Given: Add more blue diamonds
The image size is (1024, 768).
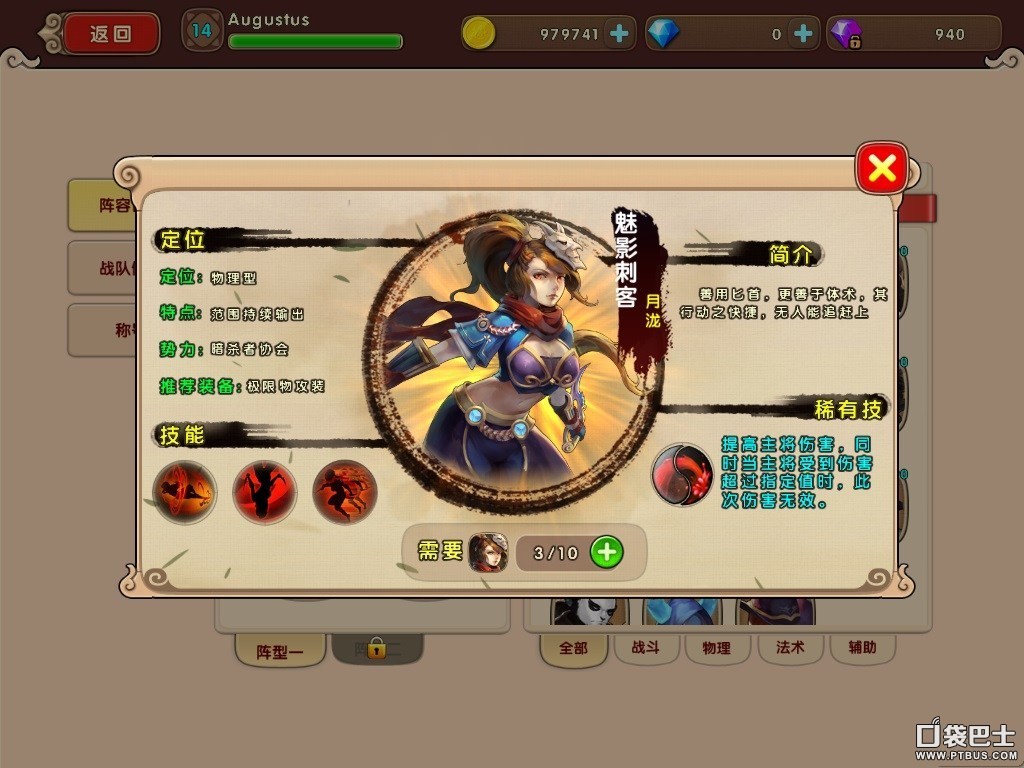Looking at the screenshot, I should coord(802,34).
